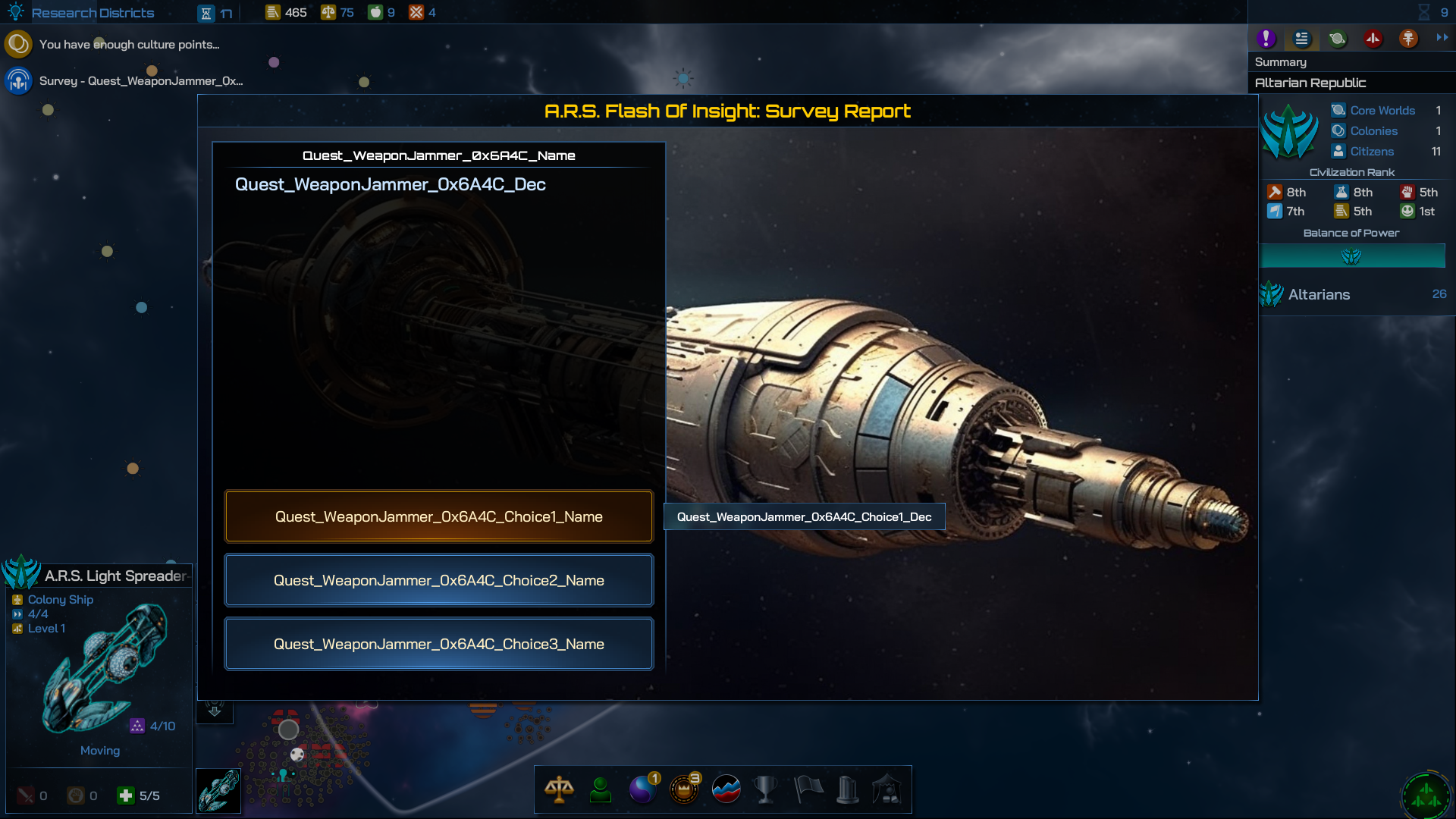Screen dimensions: 1456x819
Task: Switch to the red ships tab
Action: (1373, 39)
